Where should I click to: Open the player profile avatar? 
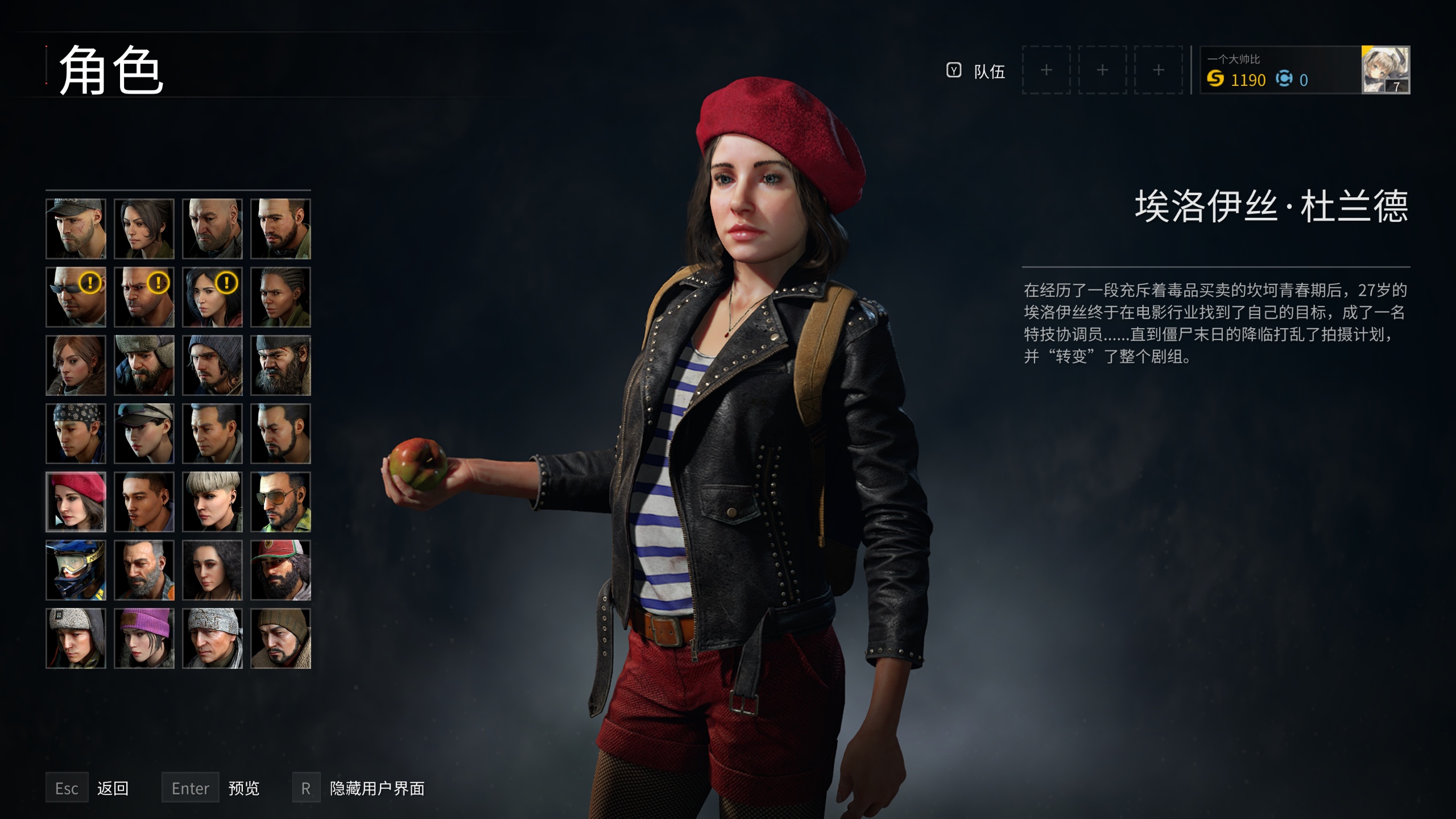pos(1385,70)
